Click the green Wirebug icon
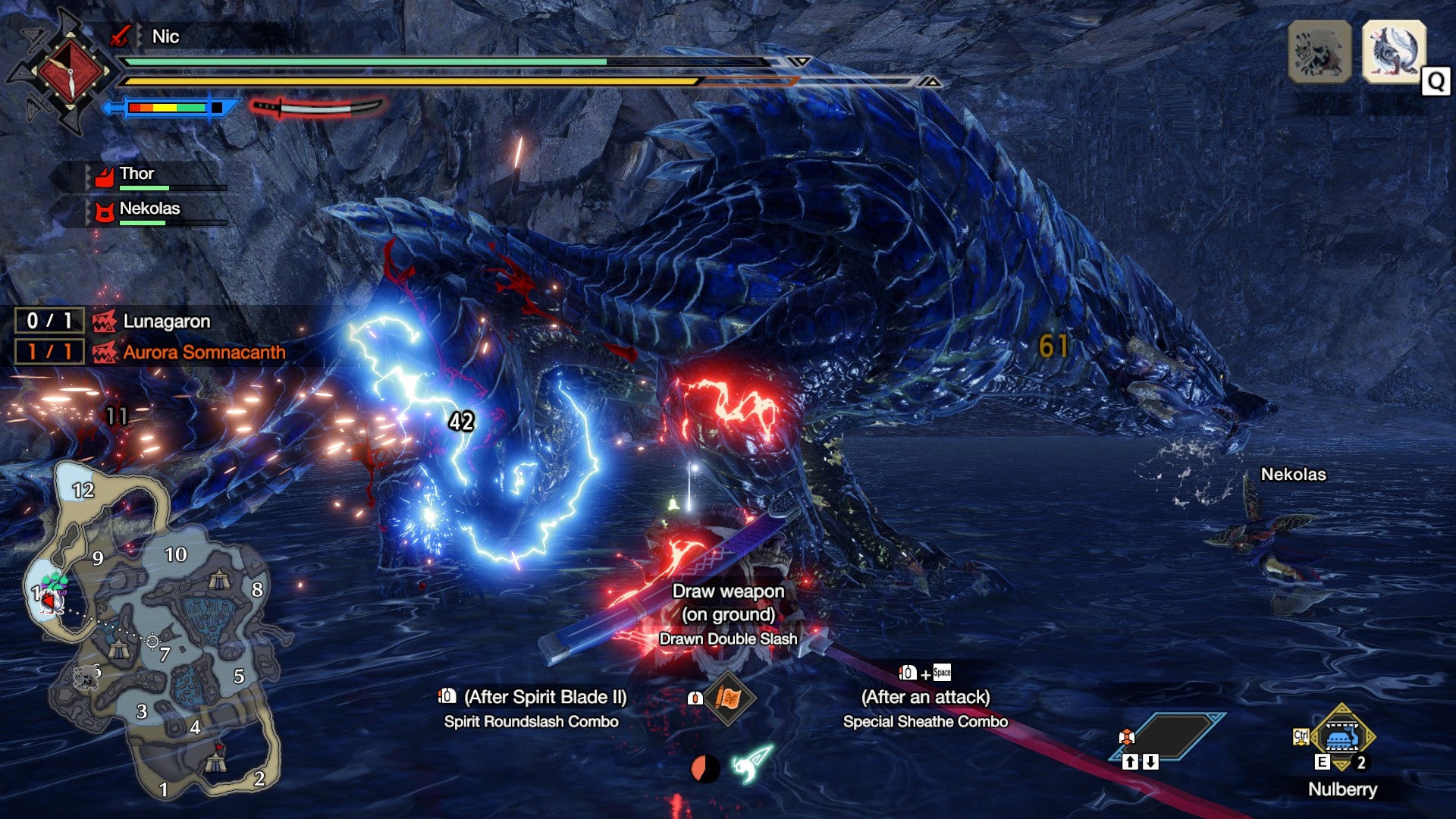 (752, 764)
